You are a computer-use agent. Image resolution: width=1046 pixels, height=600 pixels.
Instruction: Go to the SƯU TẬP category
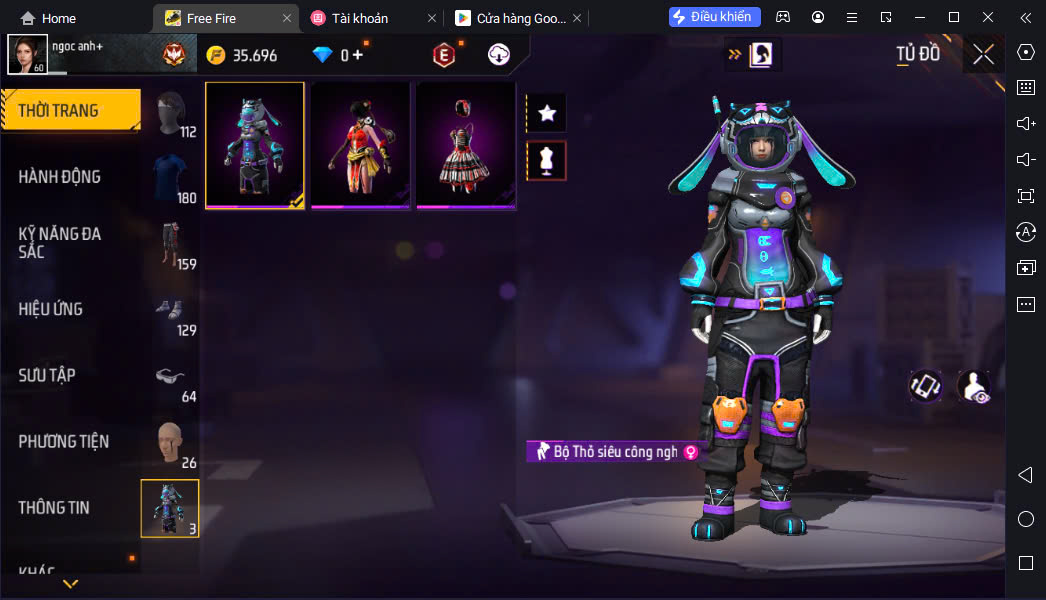47,375
